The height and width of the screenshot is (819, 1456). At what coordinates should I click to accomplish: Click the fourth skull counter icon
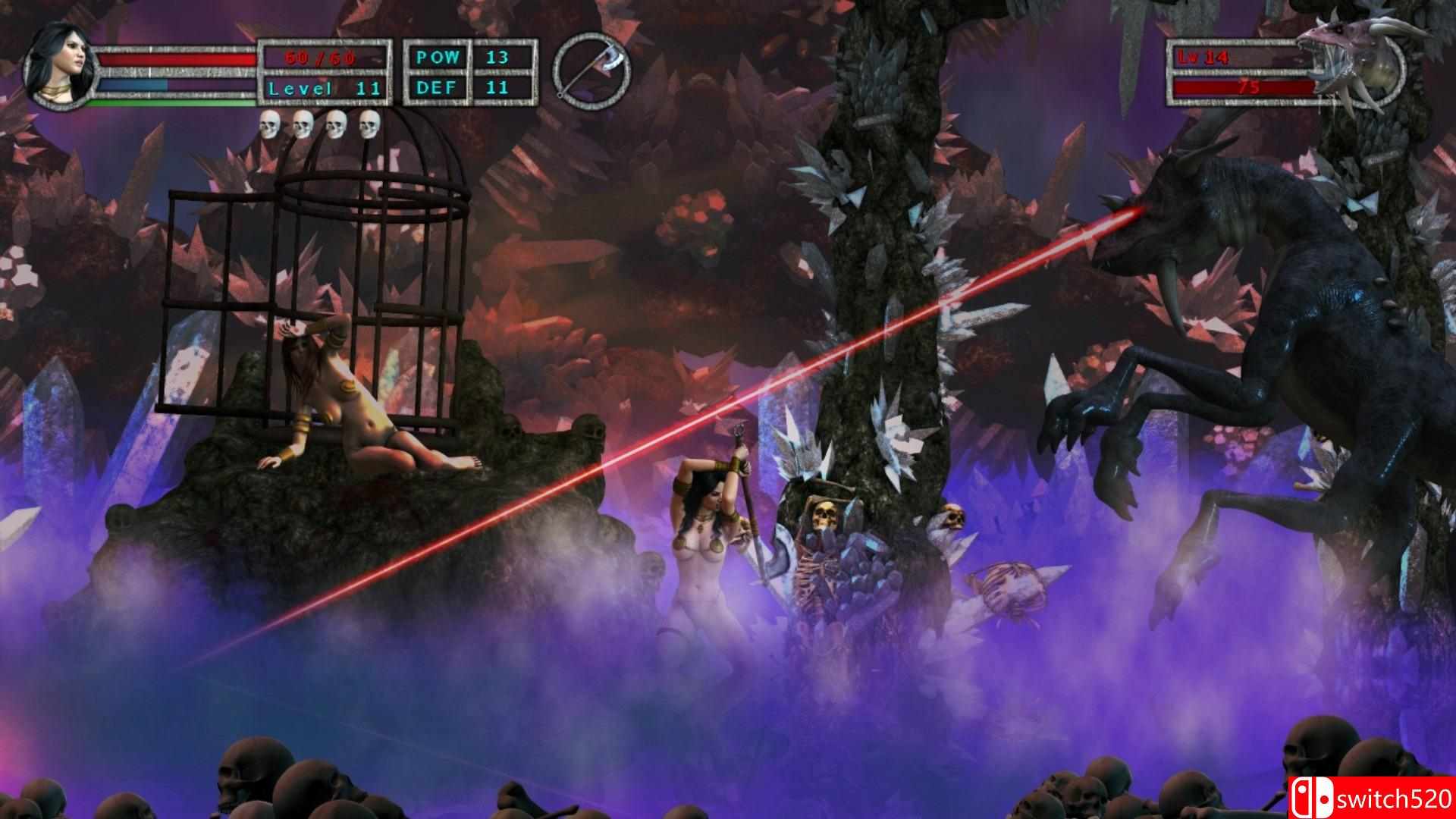[x=369, y=124]
